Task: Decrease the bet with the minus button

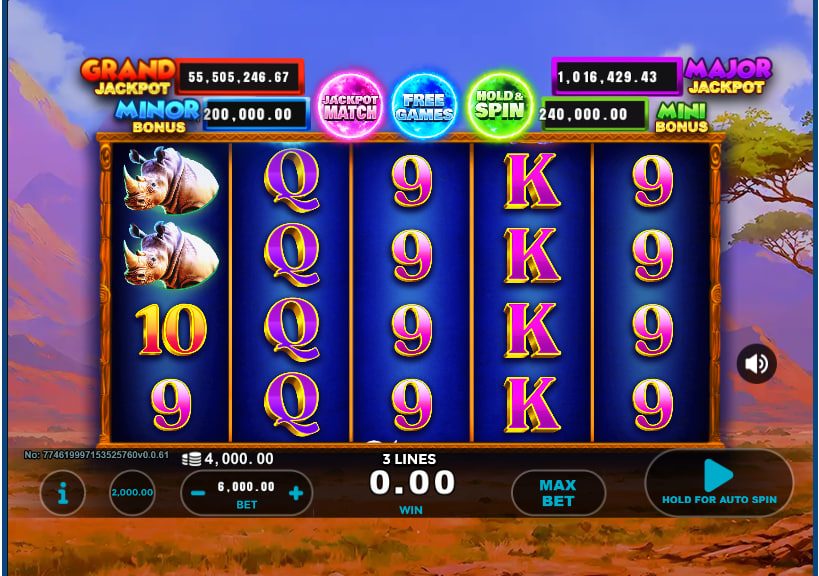Action: tap(198, 493)
